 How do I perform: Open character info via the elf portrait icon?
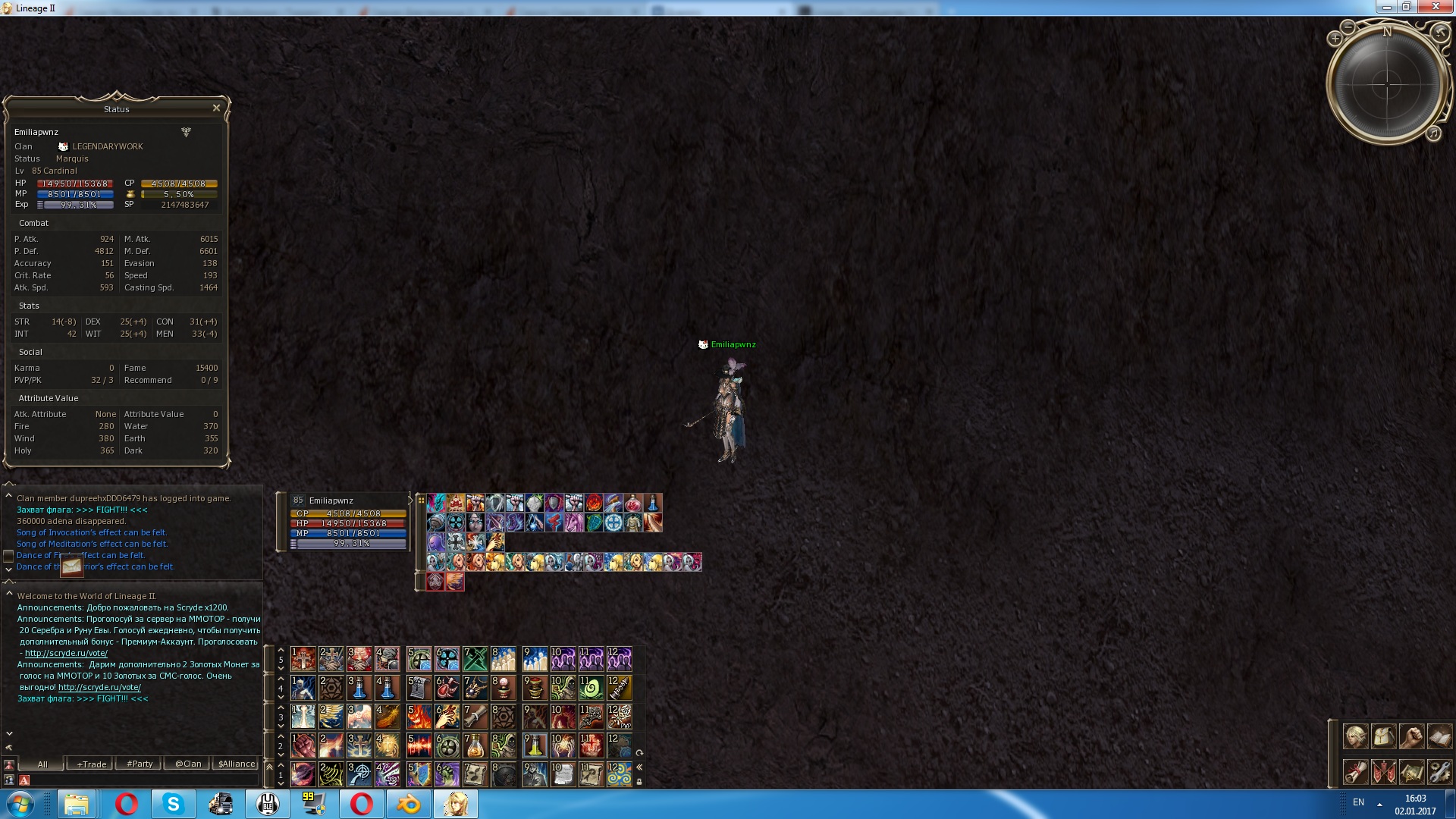click(1356, 736)
